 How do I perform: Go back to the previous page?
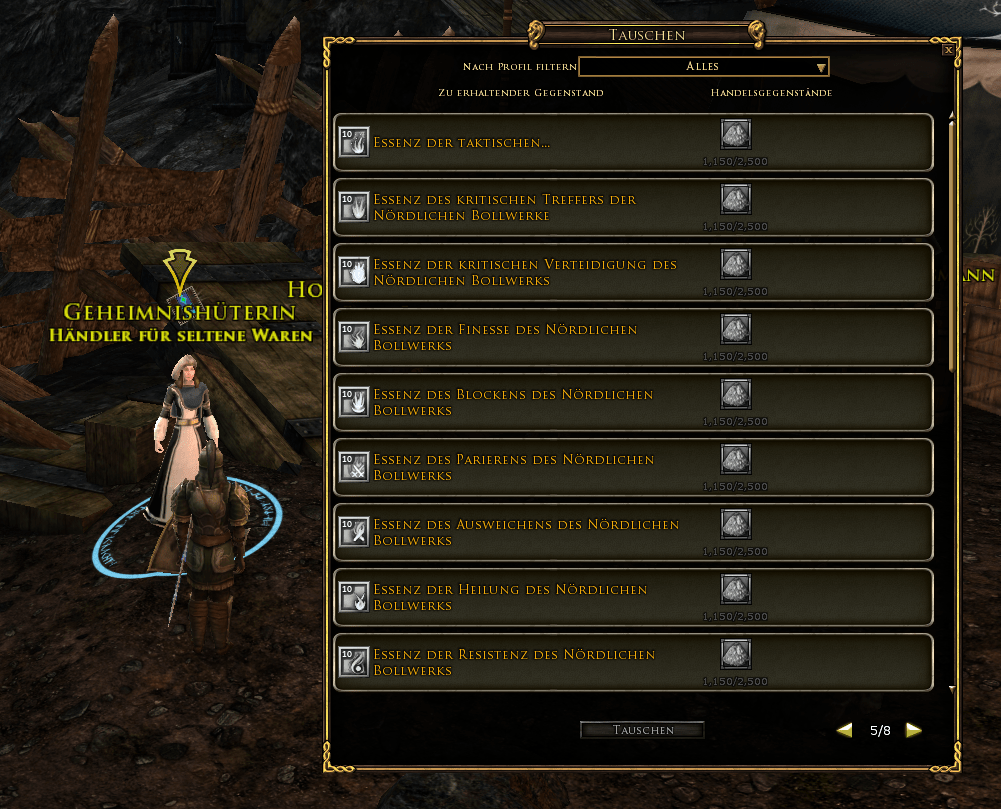tap(845, 730)
